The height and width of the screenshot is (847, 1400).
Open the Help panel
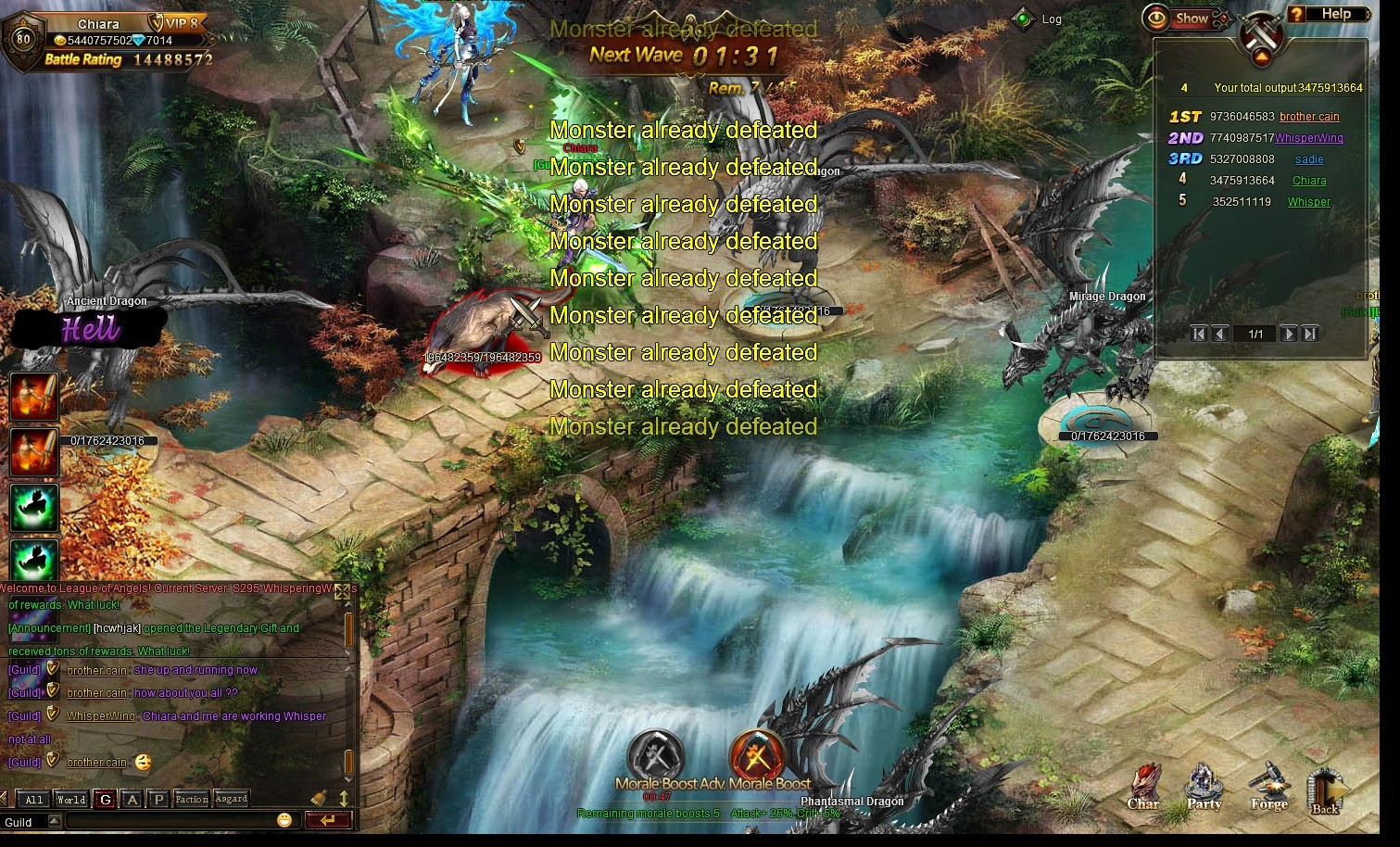[x=1327, y=14]
